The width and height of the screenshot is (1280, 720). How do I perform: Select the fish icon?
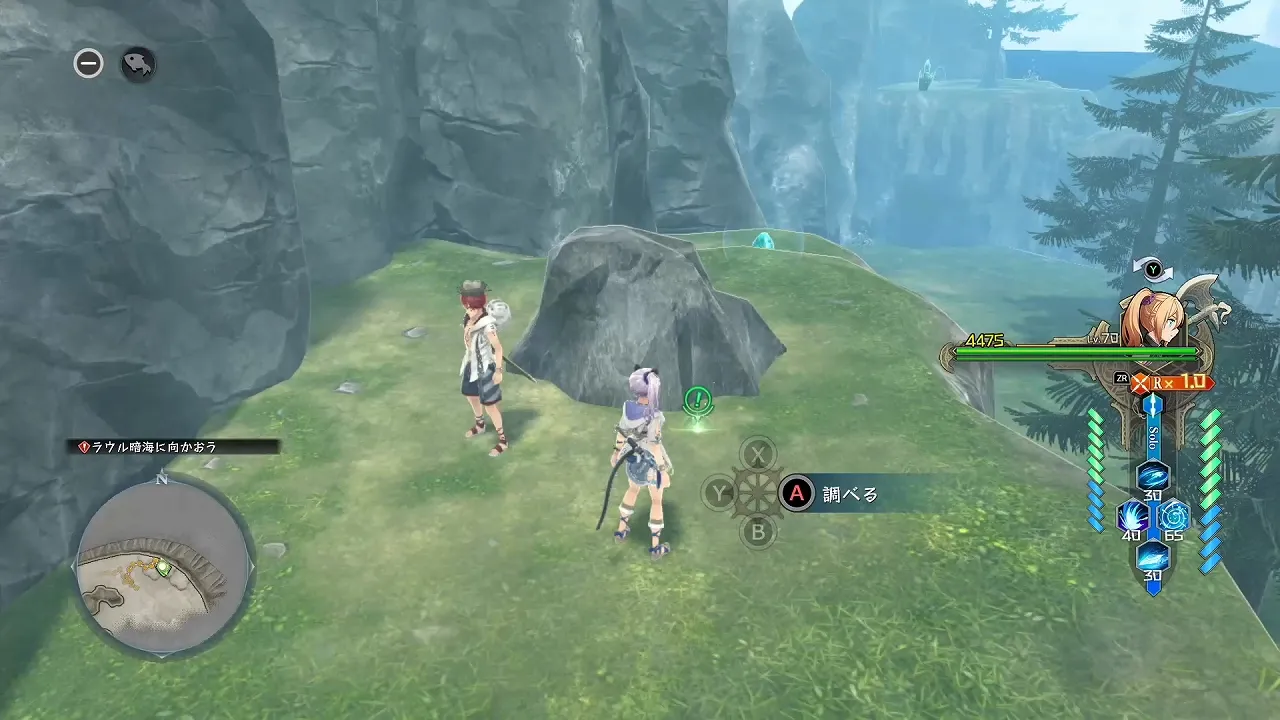point(138,65)
